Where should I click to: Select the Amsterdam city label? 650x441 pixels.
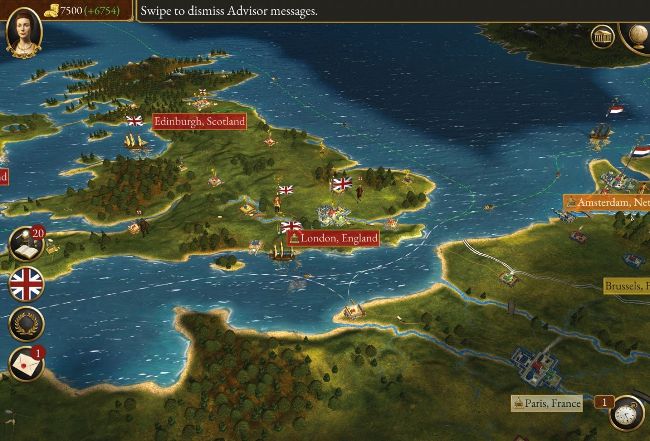608,203
